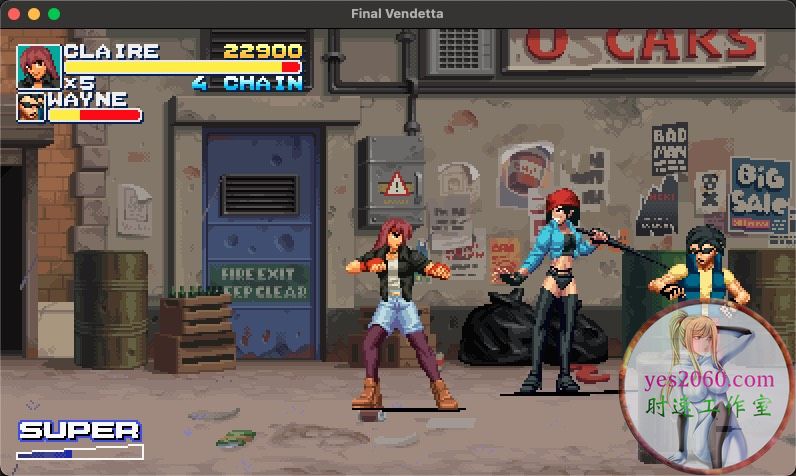Maximize the Final Vendetta window
The image size is (796, 476).
[54, 14]
